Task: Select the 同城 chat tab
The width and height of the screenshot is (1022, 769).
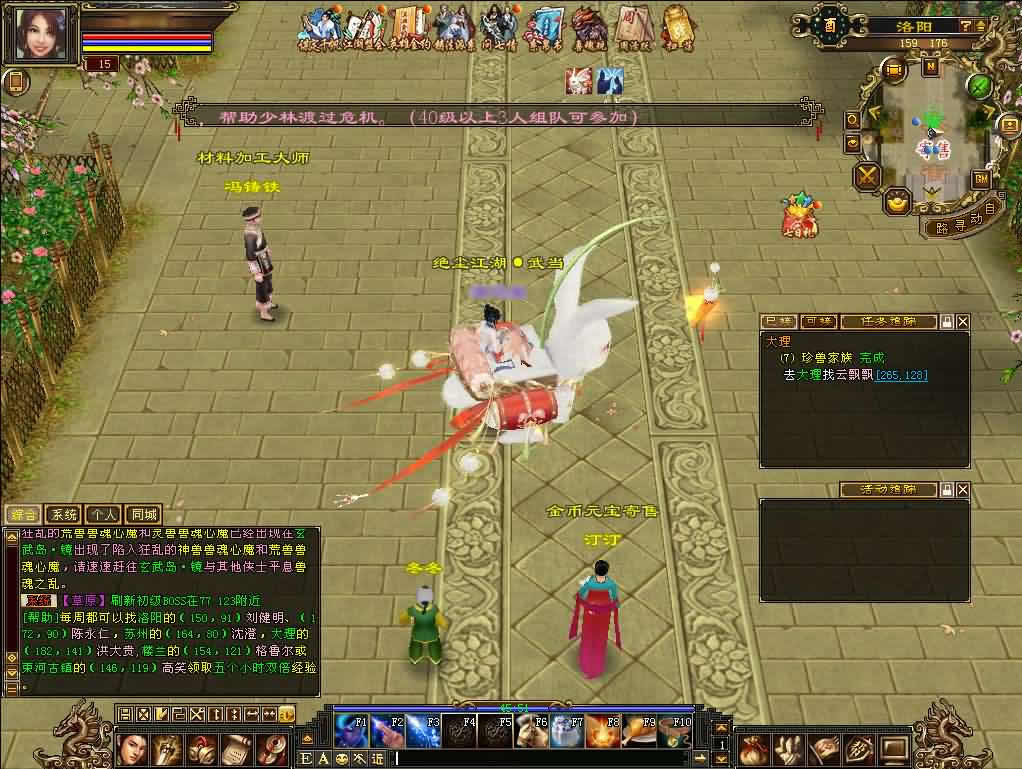Action: pos(143,514)
